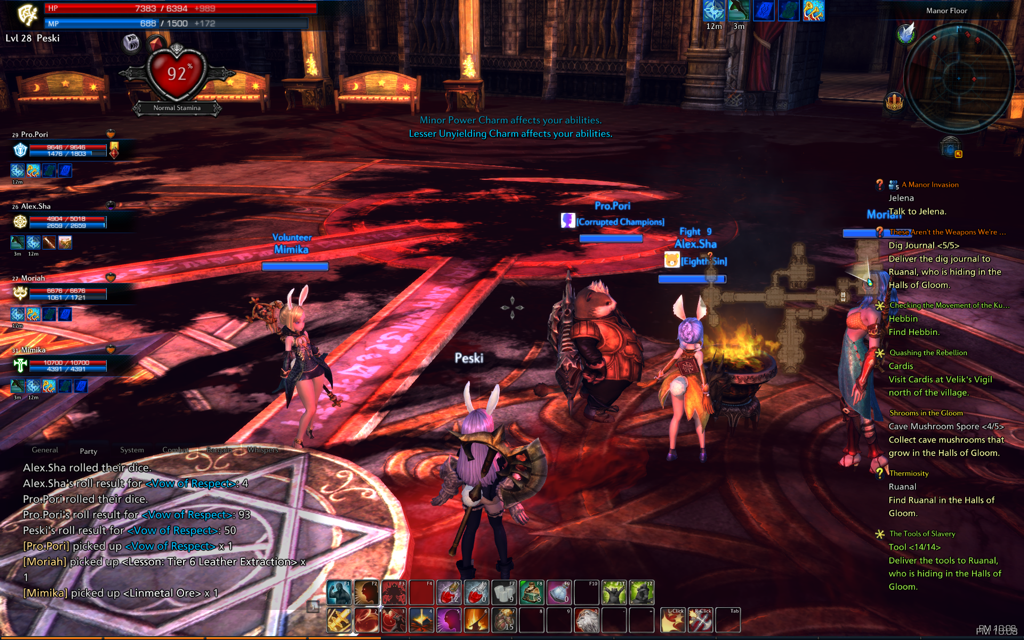Use the green treasure chest hotbar item
The image size is (1024, 640).
pos(531,593)
